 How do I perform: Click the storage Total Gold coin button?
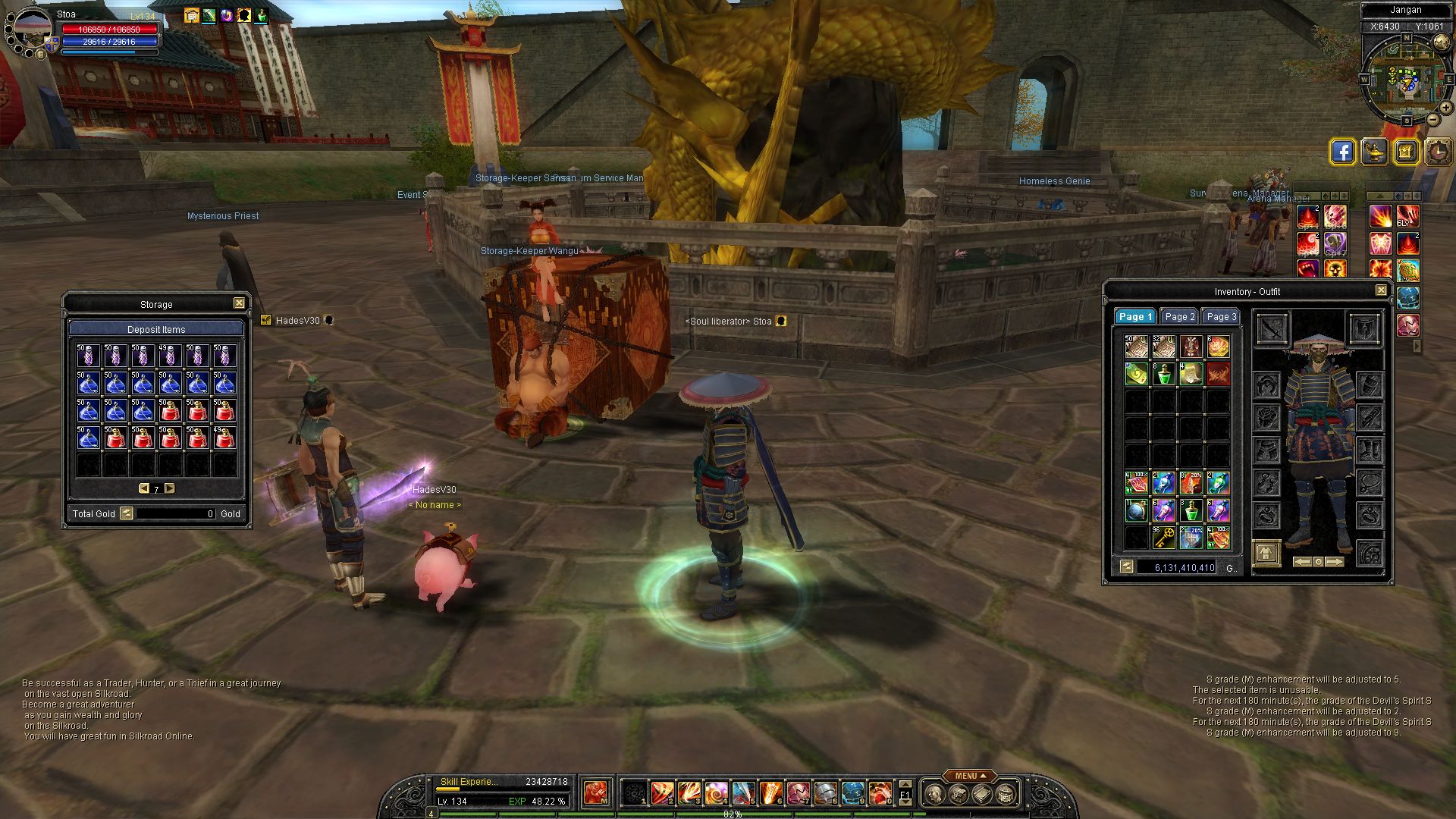pyautogui.click(x=127, y=513)
